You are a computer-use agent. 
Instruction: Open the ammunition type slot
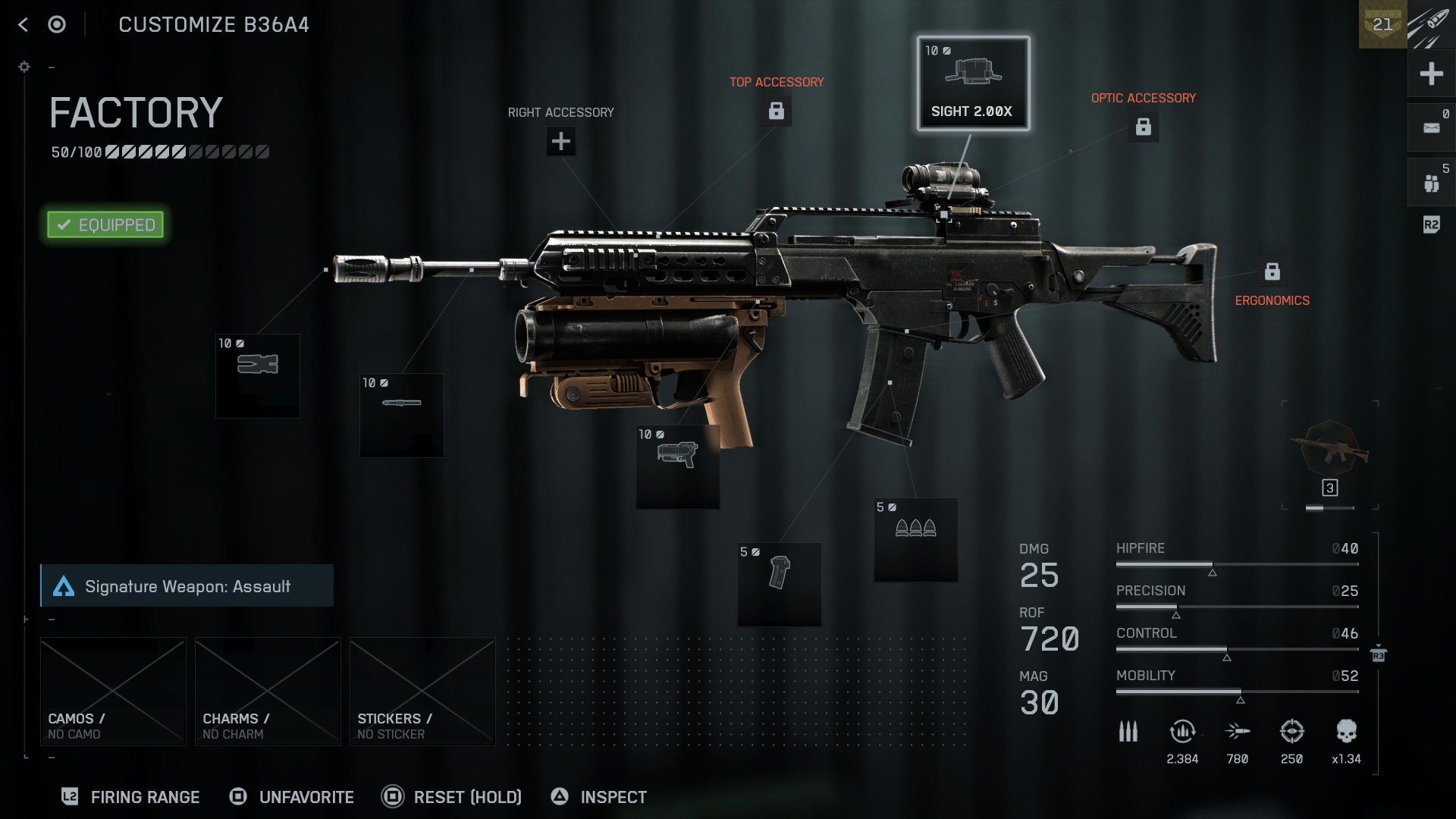(915, 540)
